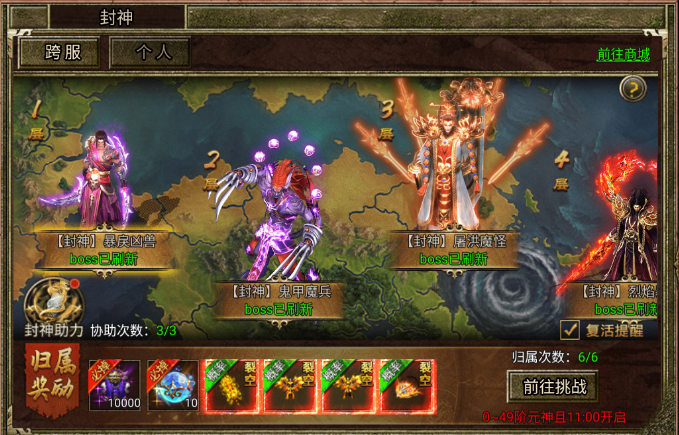679x435 pixels.
Task: Switch to the 跨服 tab
Action: coord(59,54)
